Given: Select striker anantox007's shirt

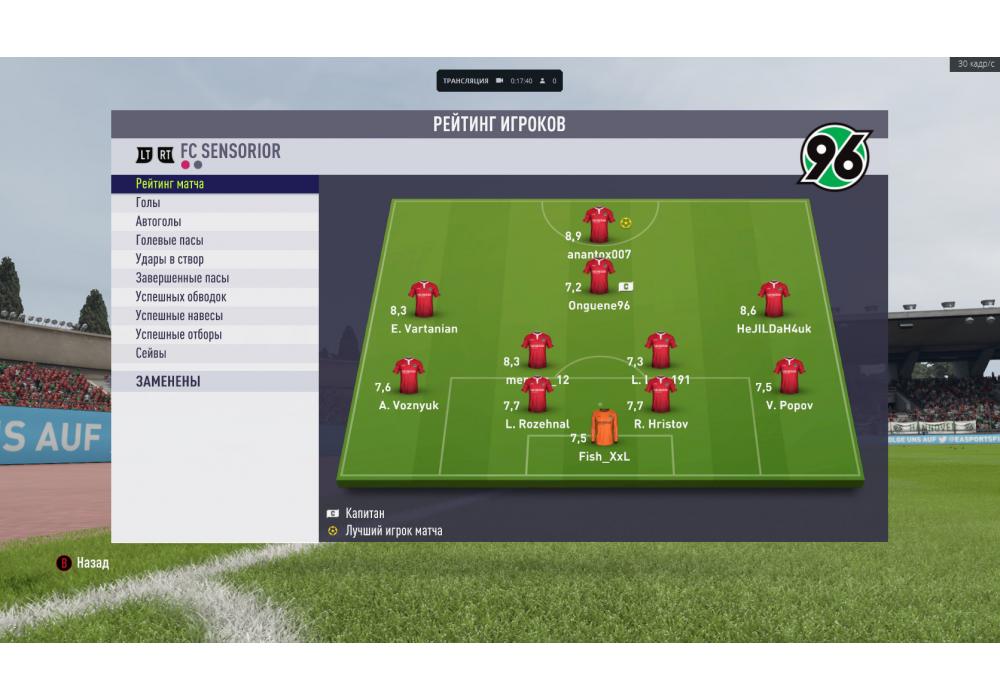Looking at the screenshot, I should coord(598,225).
